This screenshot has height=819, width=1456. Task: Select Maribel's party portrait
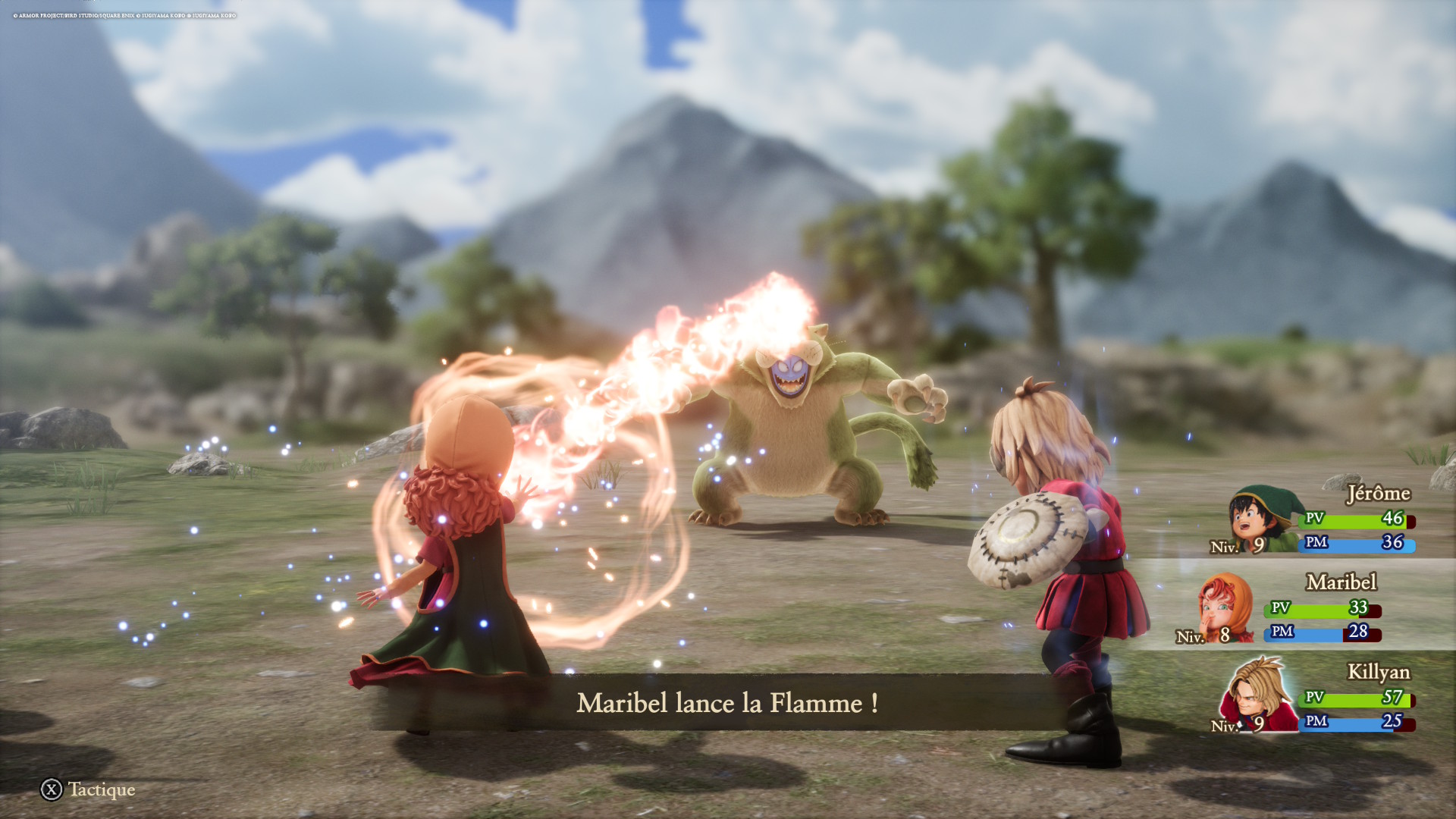1223,608
